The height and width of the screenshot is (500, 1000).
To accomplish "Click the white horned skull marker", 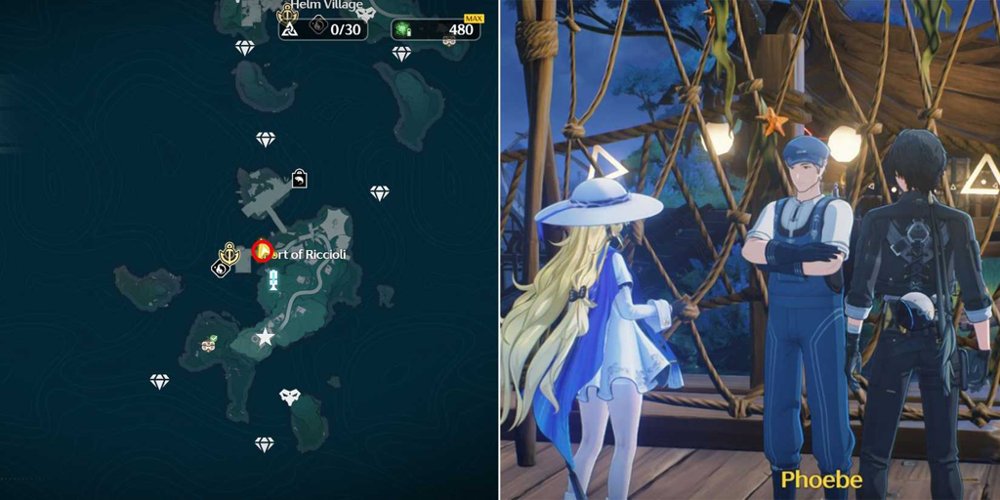I will pyautogui.click(x=290, y=397).
